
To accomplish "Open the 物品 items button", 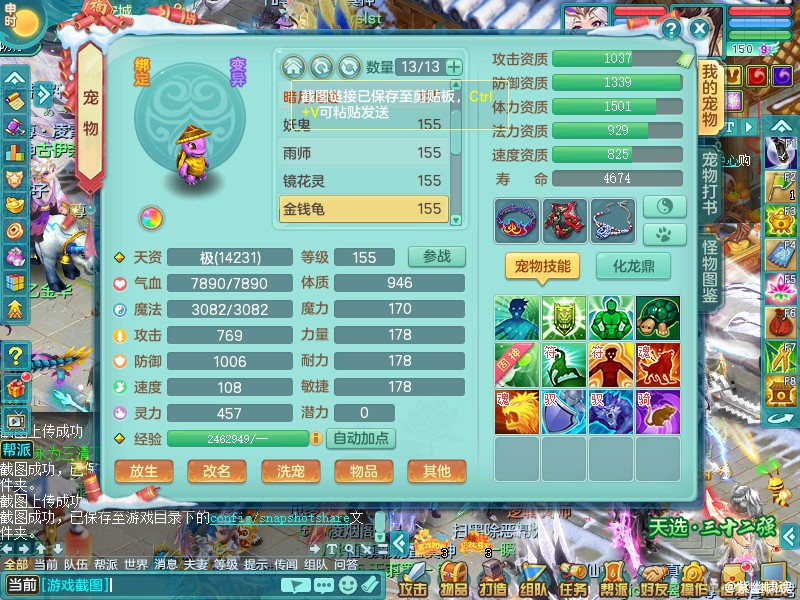I will click(x=363, y=471).
